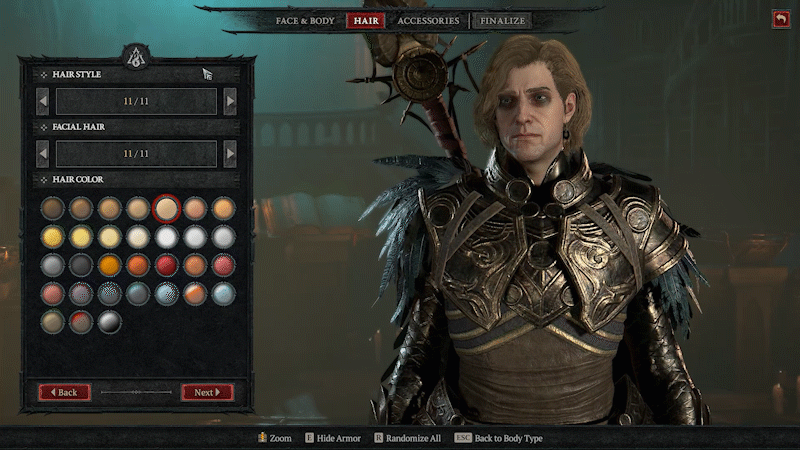This screenshot has width=800, height=450.
Task: Go to the Finalize tab
Action: [x=502, y=20]
